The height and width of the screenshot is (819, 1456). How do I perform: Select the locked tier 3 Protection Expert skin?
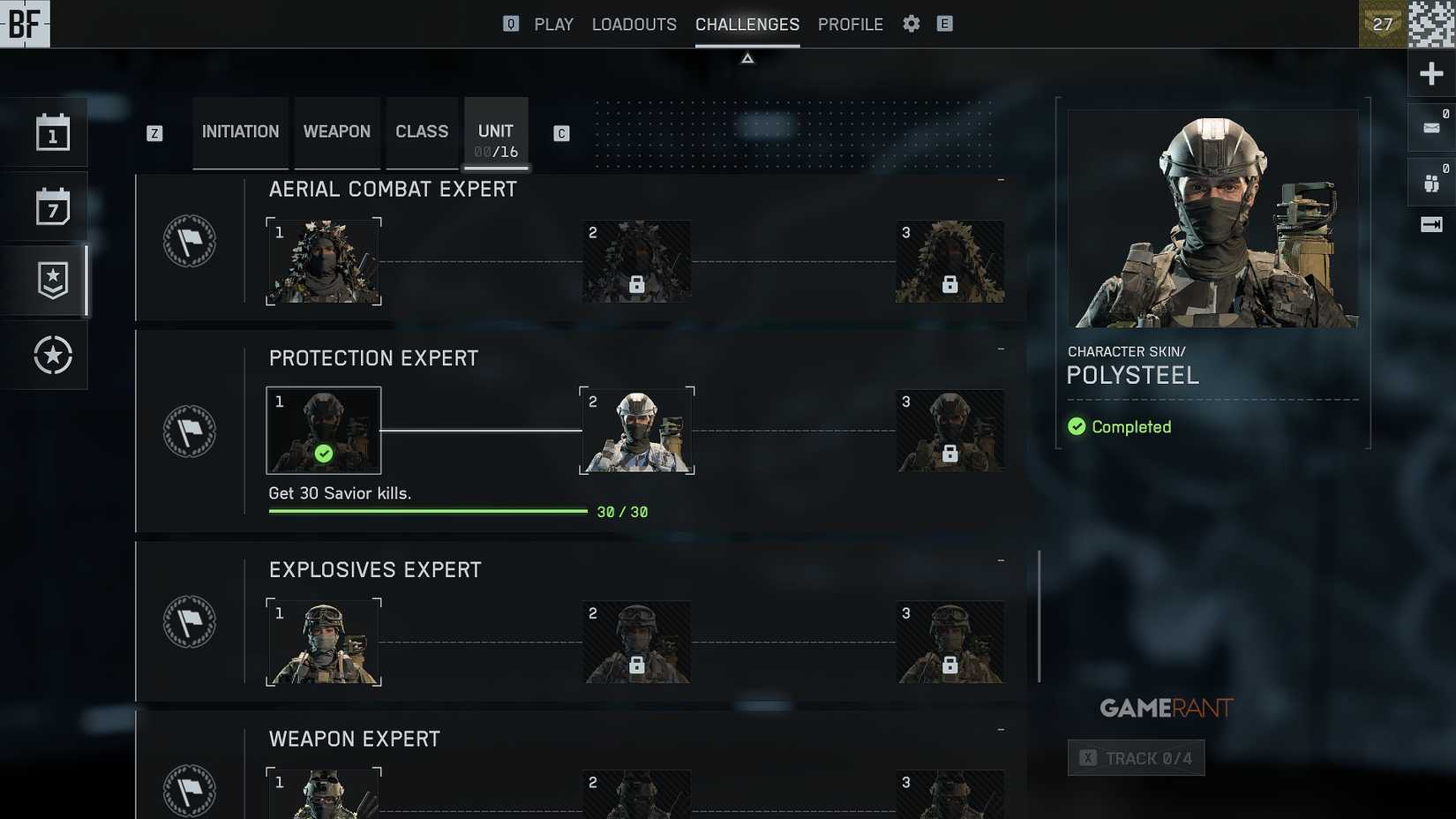pyautogui.click(x=949, y=431)
